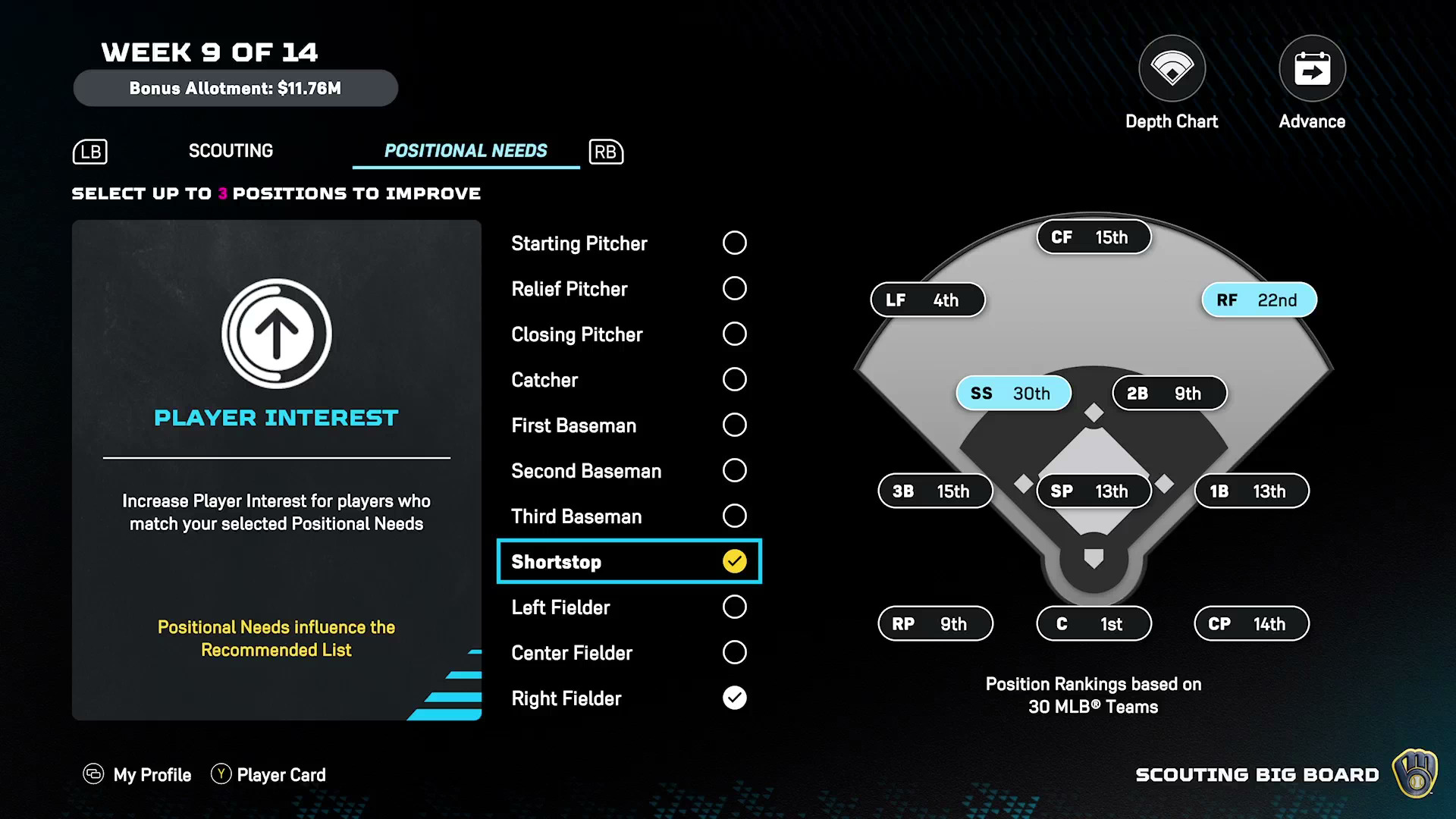The image size is (1456, 819).
Task: Toggle the Second Baseman option
Action: point(734,471)
